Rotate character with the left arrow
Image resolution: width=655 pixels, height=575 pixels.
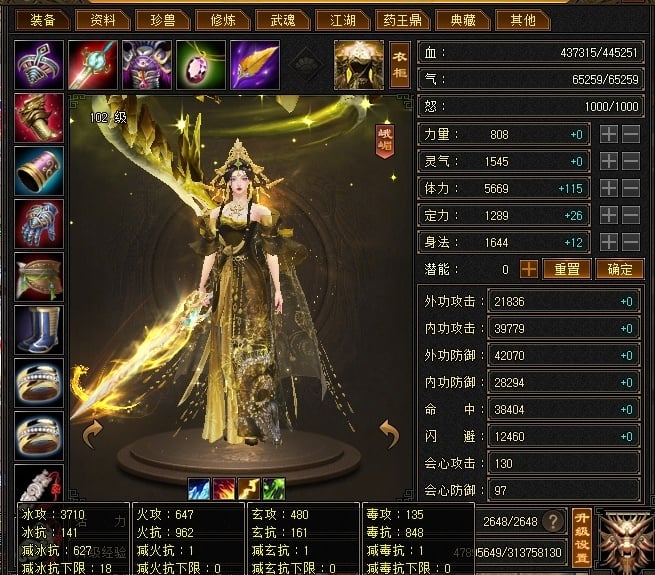93,434
